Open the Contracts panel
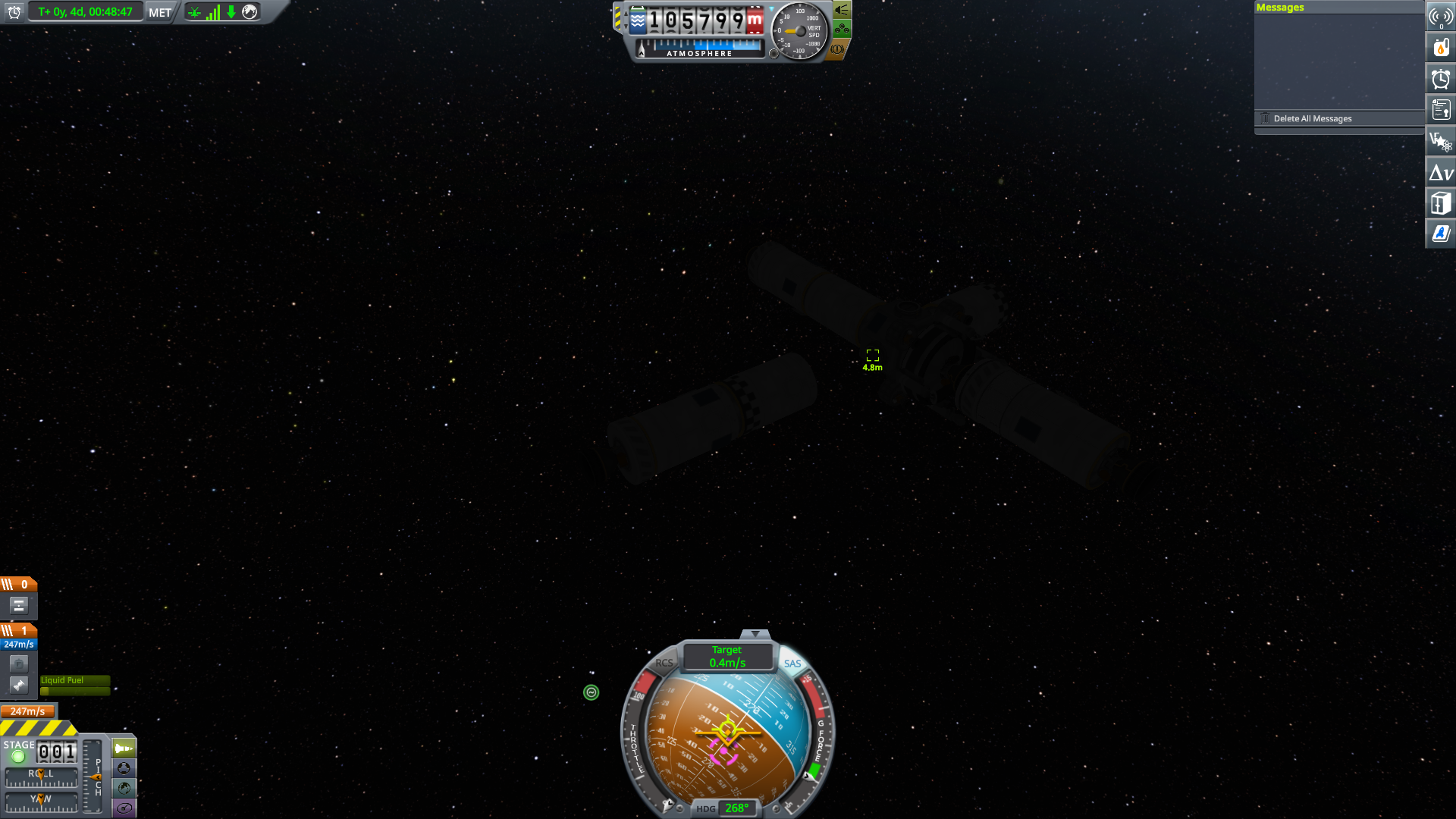This screenshot has height=819, width=1456. click(x=1440, y=108)
